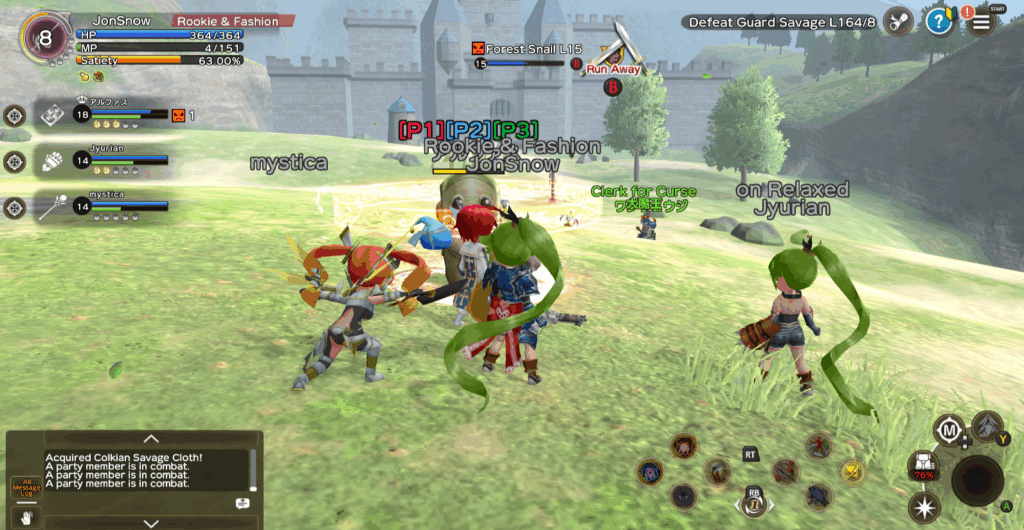The image size is (1024, 530).
Task: Choose the Run Away sword icon
Action: 618,50
